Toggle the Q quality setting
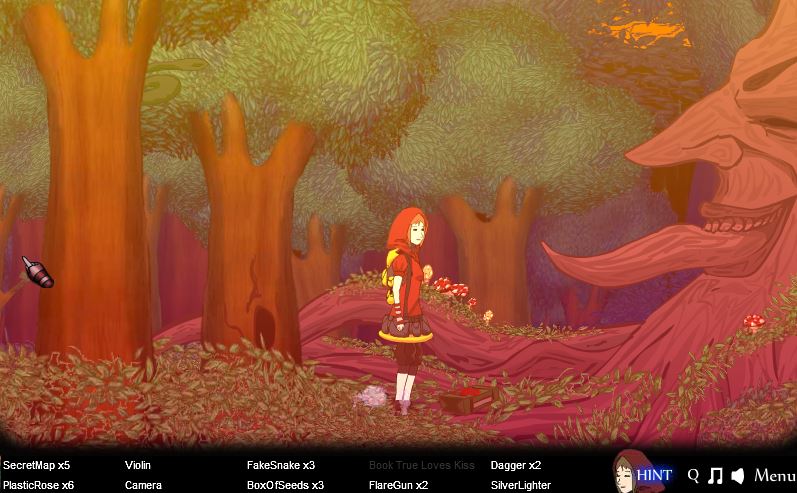The width and height of the screenshot is (797, 493). click(694, 476)
